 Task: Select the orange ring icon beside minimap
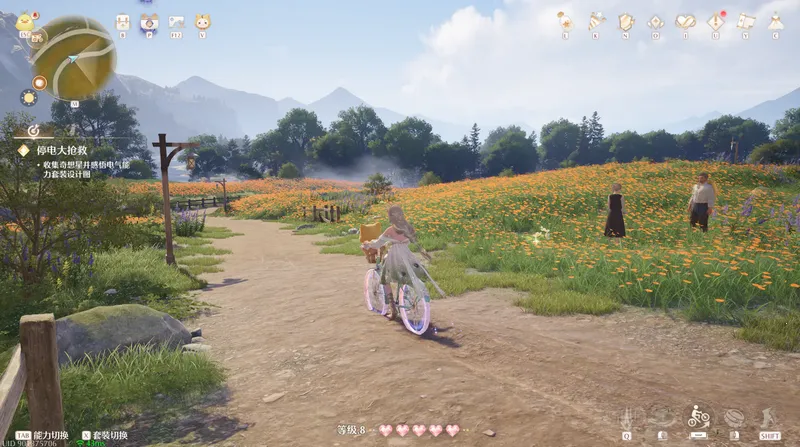[39, 82]
